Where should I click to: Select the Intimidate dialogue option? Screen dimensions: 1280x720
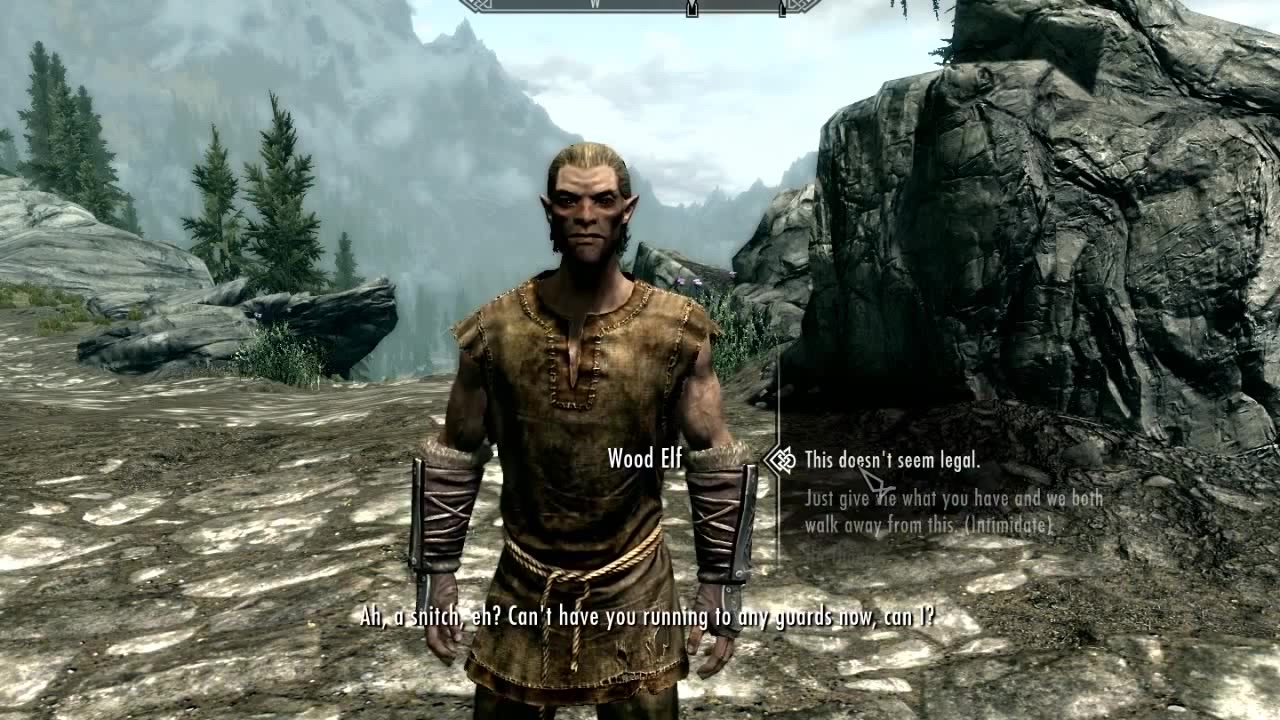tap(953, 510)
